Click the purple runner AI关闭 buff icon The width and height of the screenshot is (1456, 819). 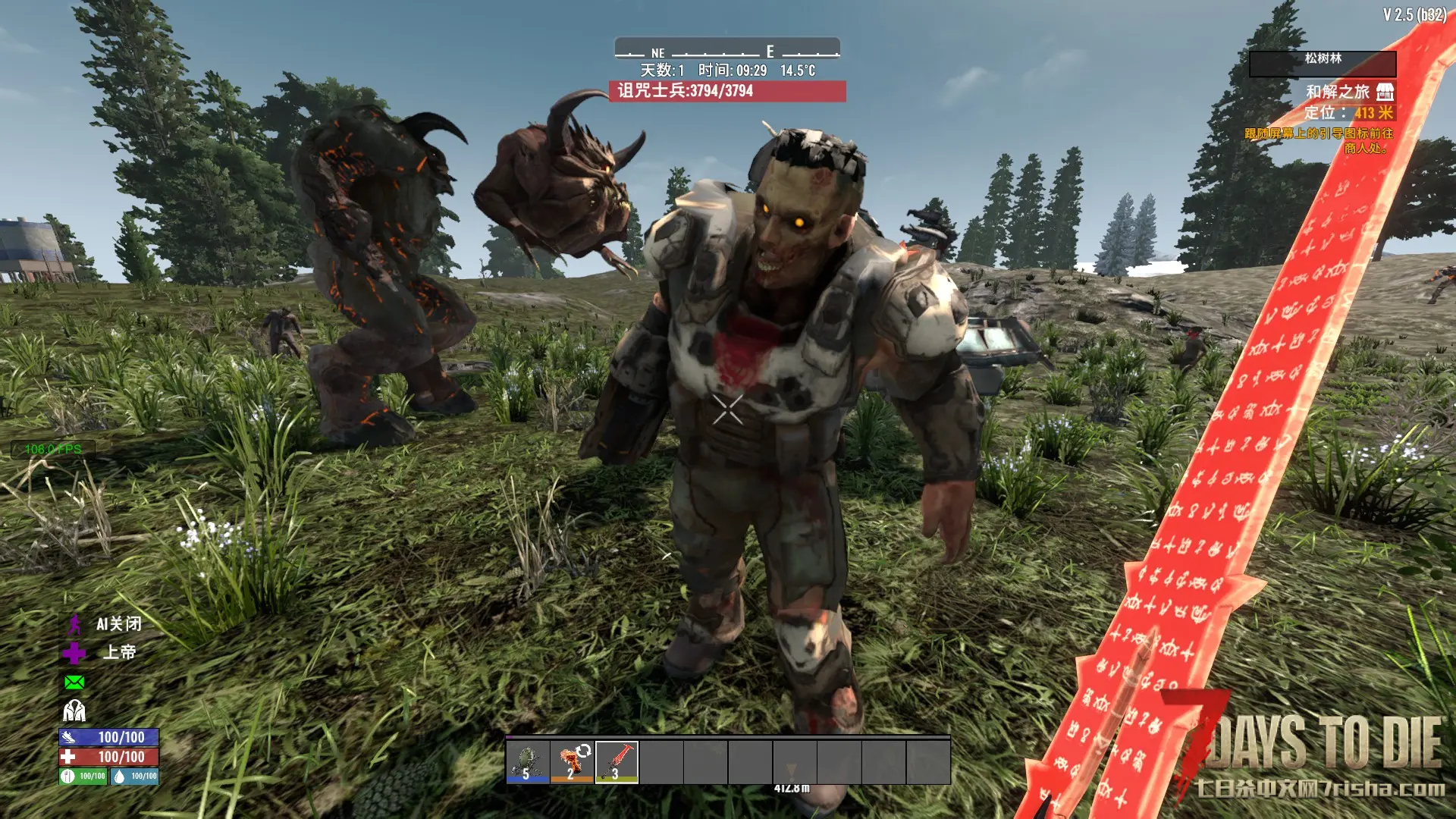74,625
